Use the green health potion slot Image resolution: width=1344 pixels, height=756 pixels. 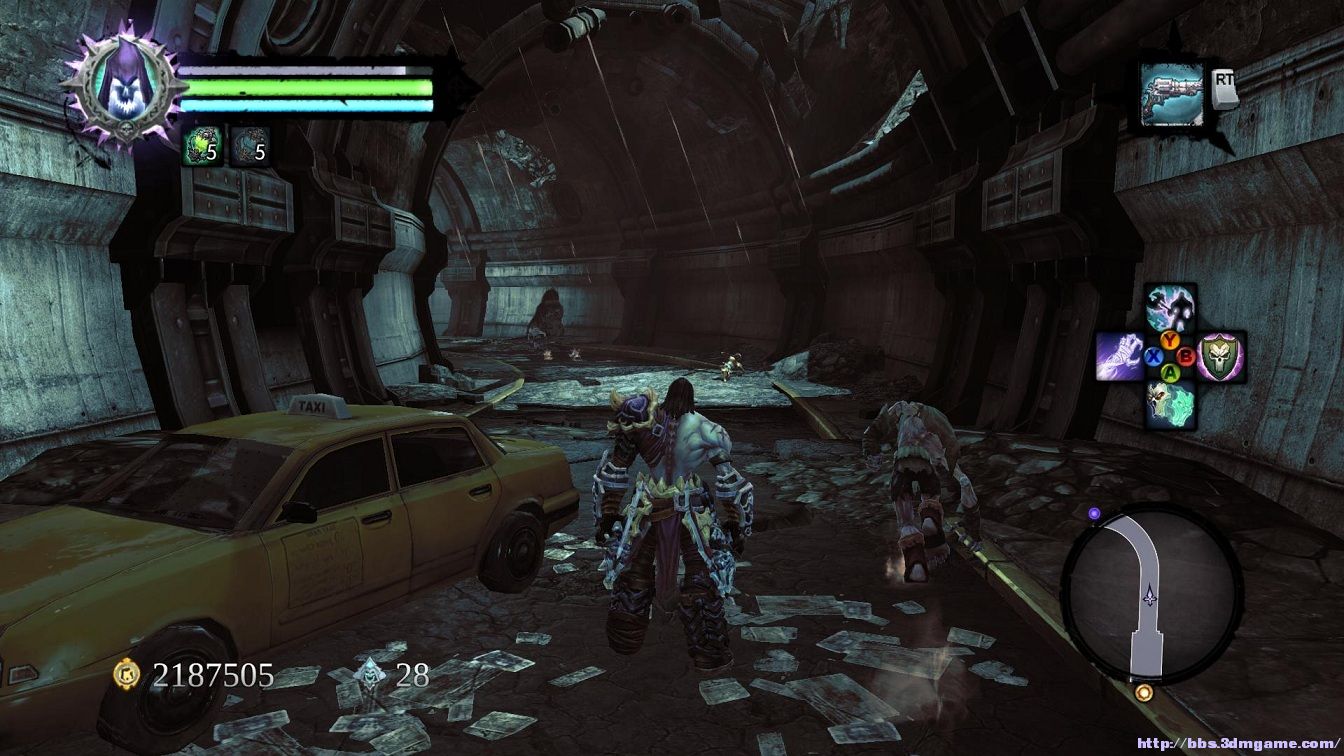click(x=199, y=148)
